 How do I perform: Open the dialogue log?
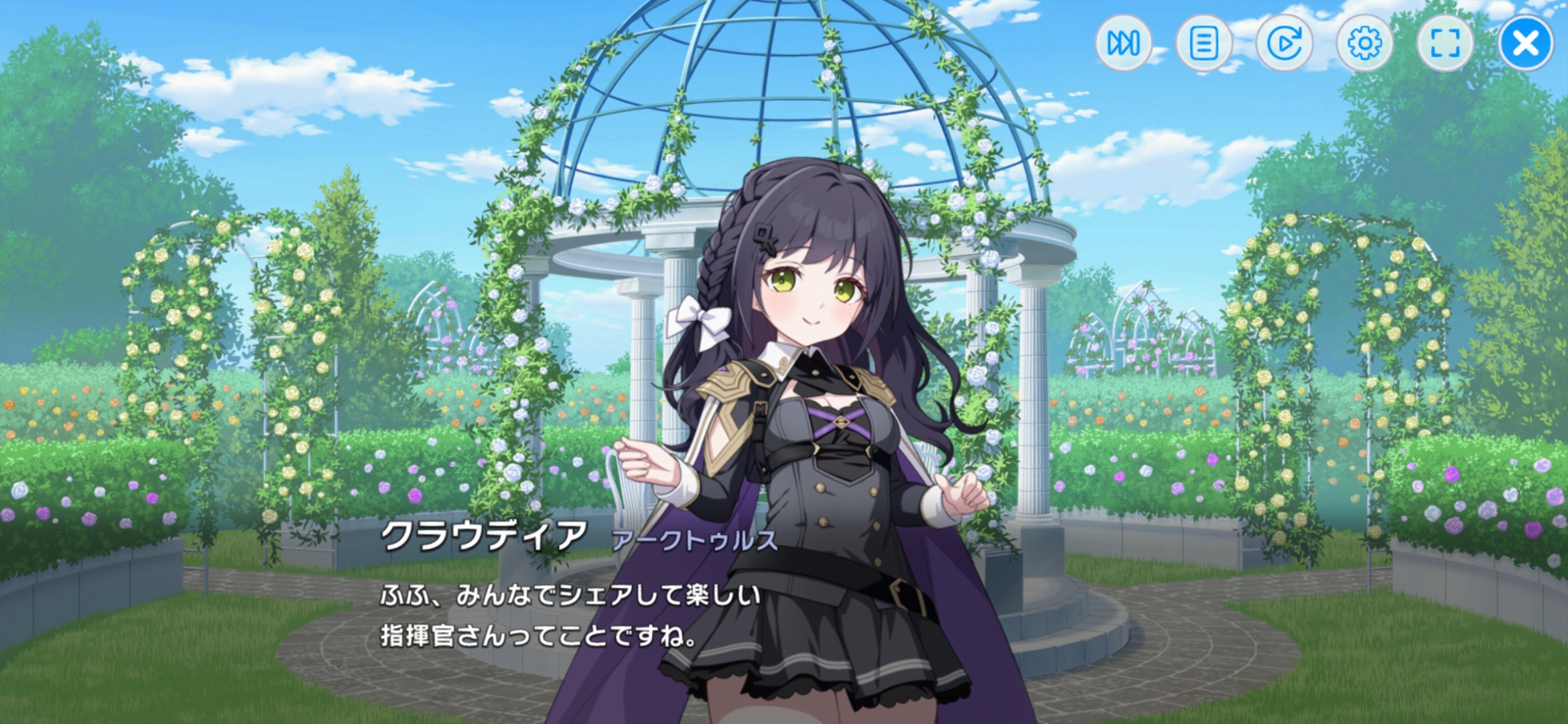coord(1204,44)
